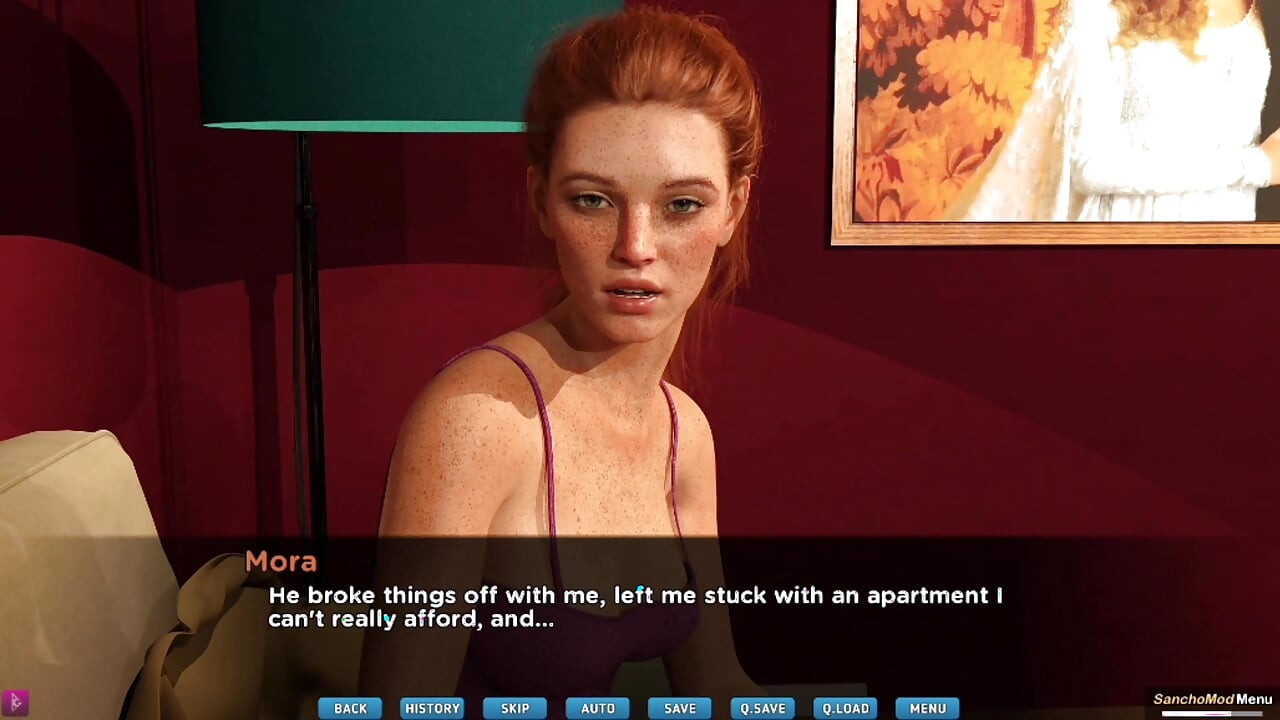Click the dialogue box to advance text
This screenshot has height=720, width=1280.
(640, 610)
